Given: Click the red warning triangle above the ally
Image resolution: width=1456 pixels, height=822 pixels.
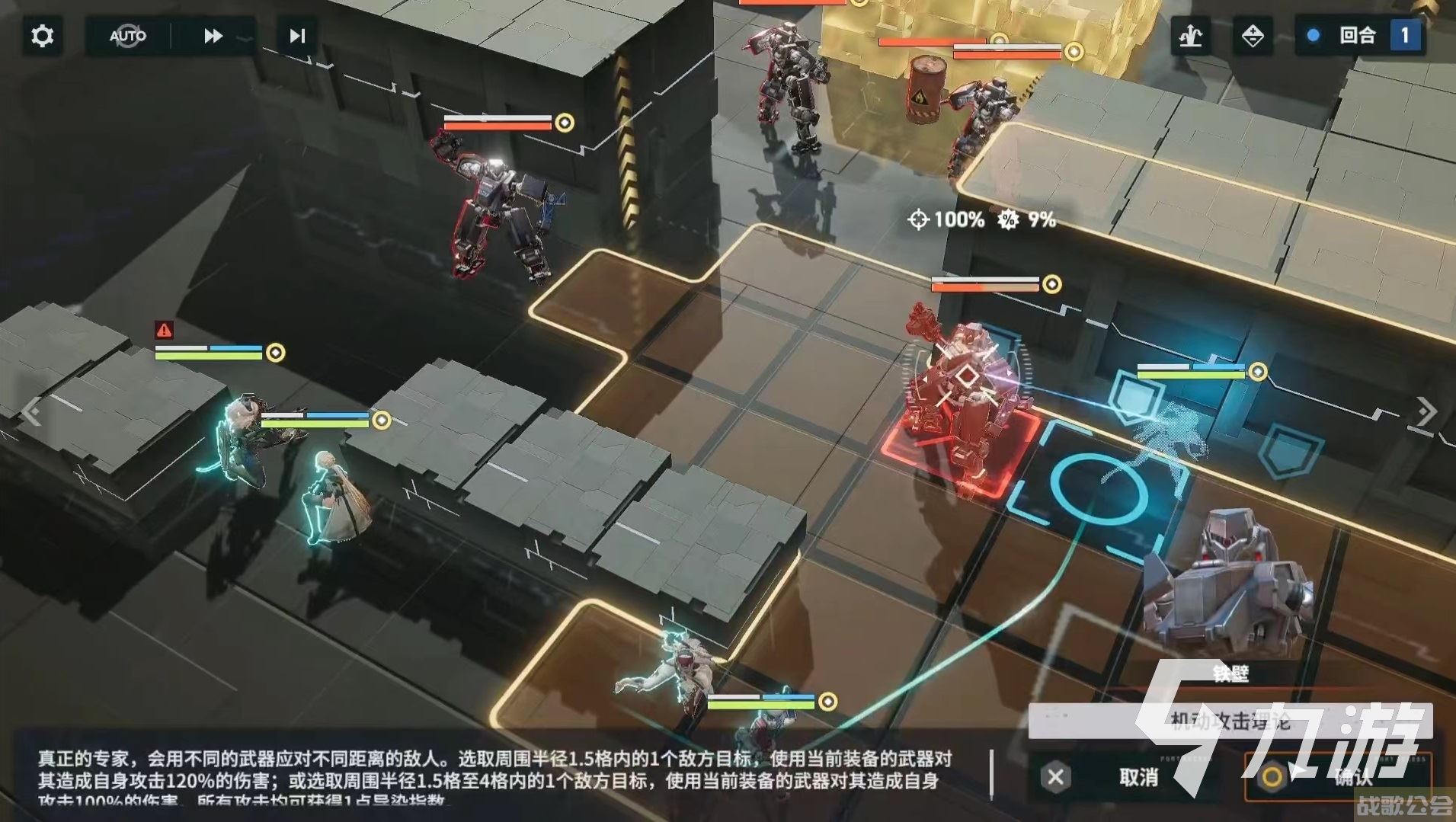Looking at the screenshot, I should click(165, 329).
